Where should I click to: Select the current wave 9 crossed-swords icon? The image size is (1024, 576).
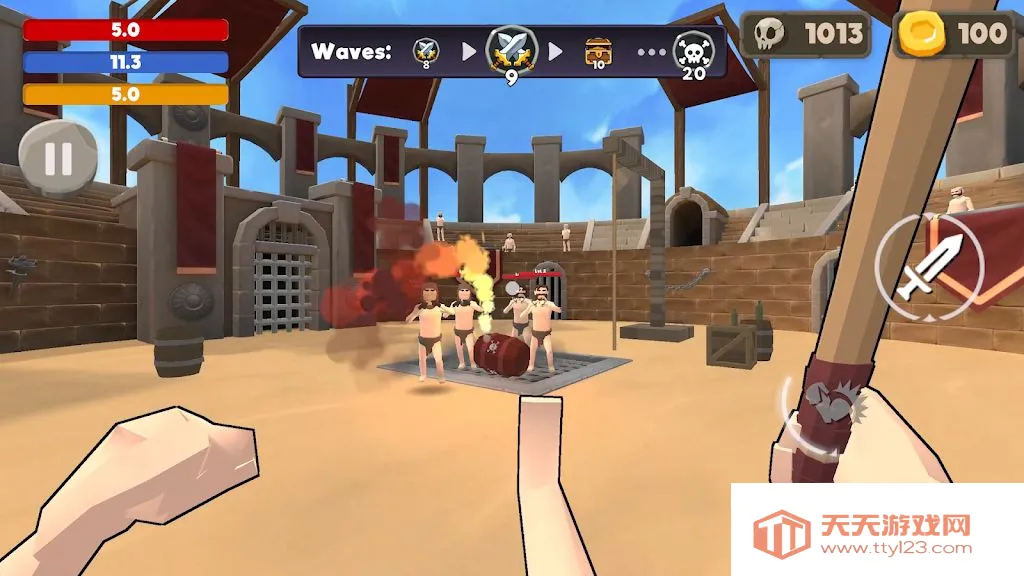pos(511,50)
